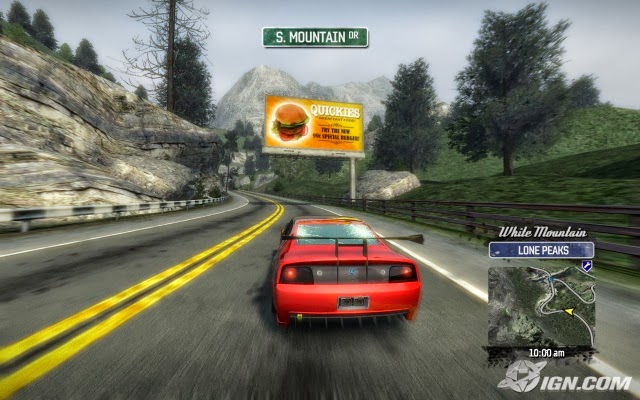Open the minimap of White Mountain

(x=541, y=304)
